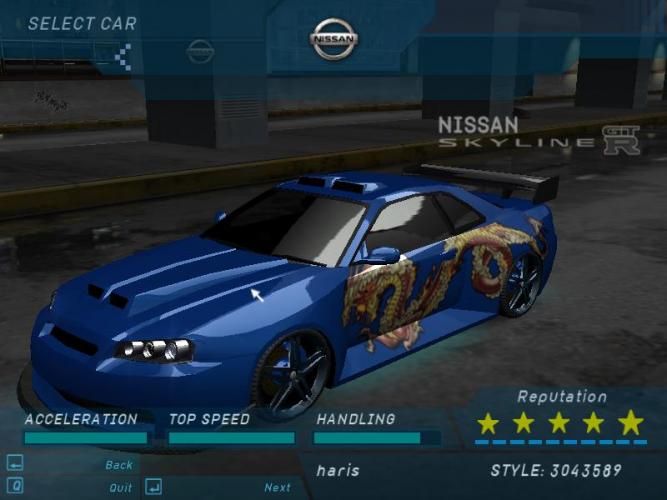
Task: Continue with the Next button
Action: click(x=277, y=488)
